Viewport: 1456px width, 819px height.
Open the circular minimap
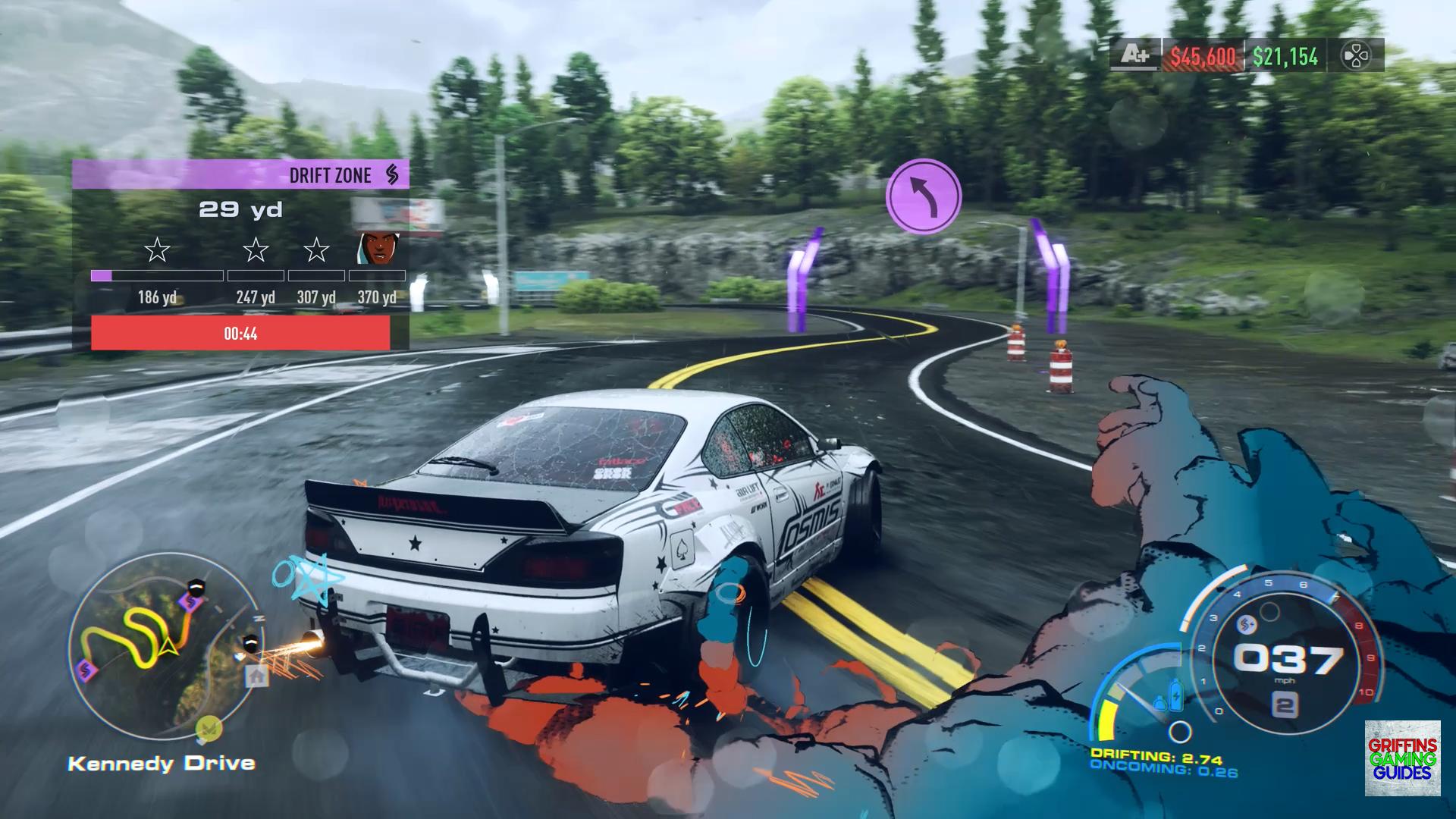tap(164, 646)
